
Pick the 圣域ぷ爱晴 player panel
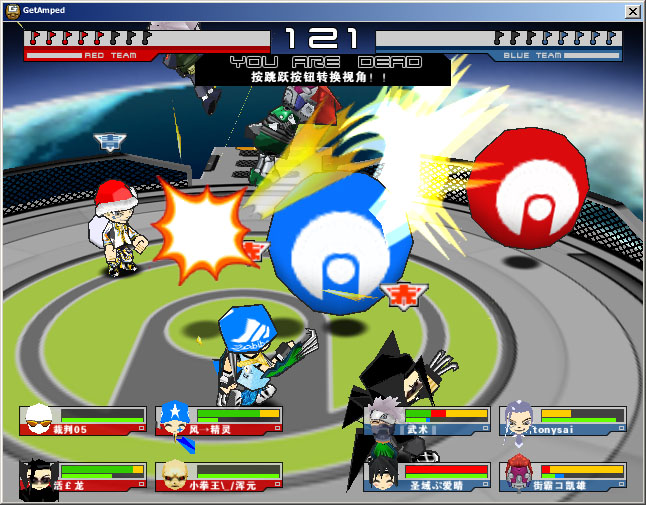tap(427, 476)
